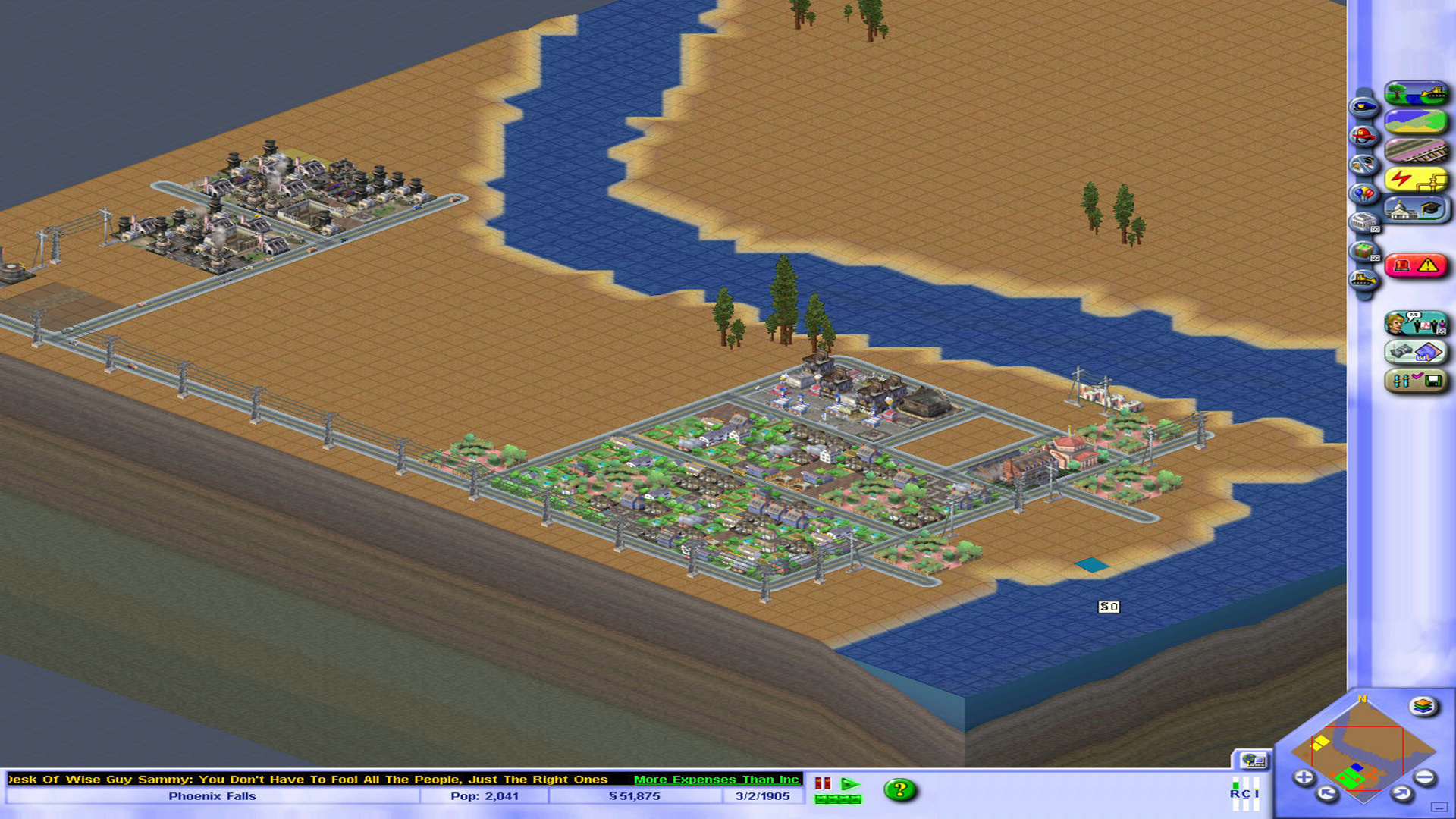The height and width of the screenshot is (819, 1456).
Task: Expand the parks balloons submenu
Action: [1363, 191]
